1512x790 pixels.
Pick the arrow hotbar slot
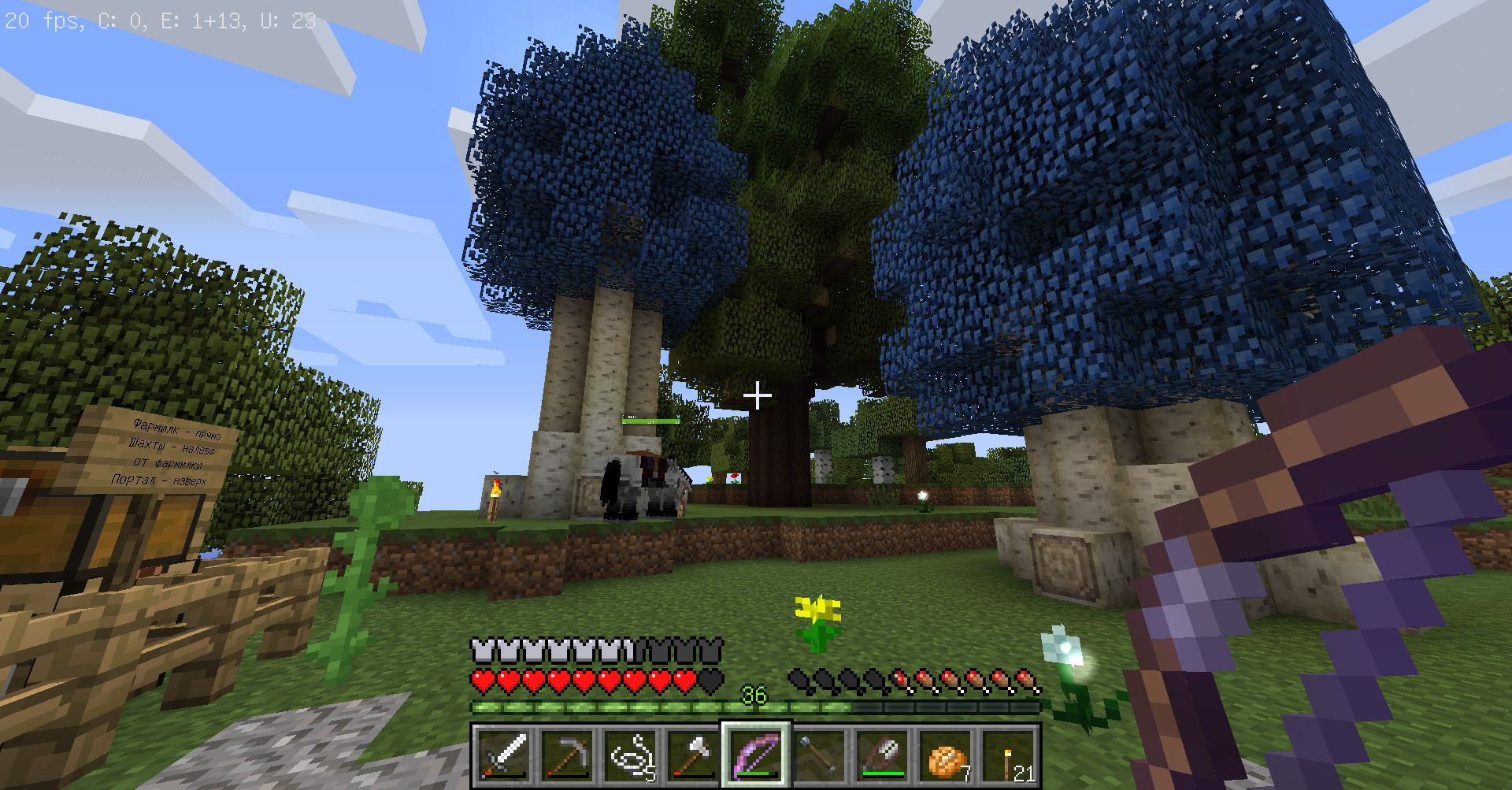(x=819, y=756)
